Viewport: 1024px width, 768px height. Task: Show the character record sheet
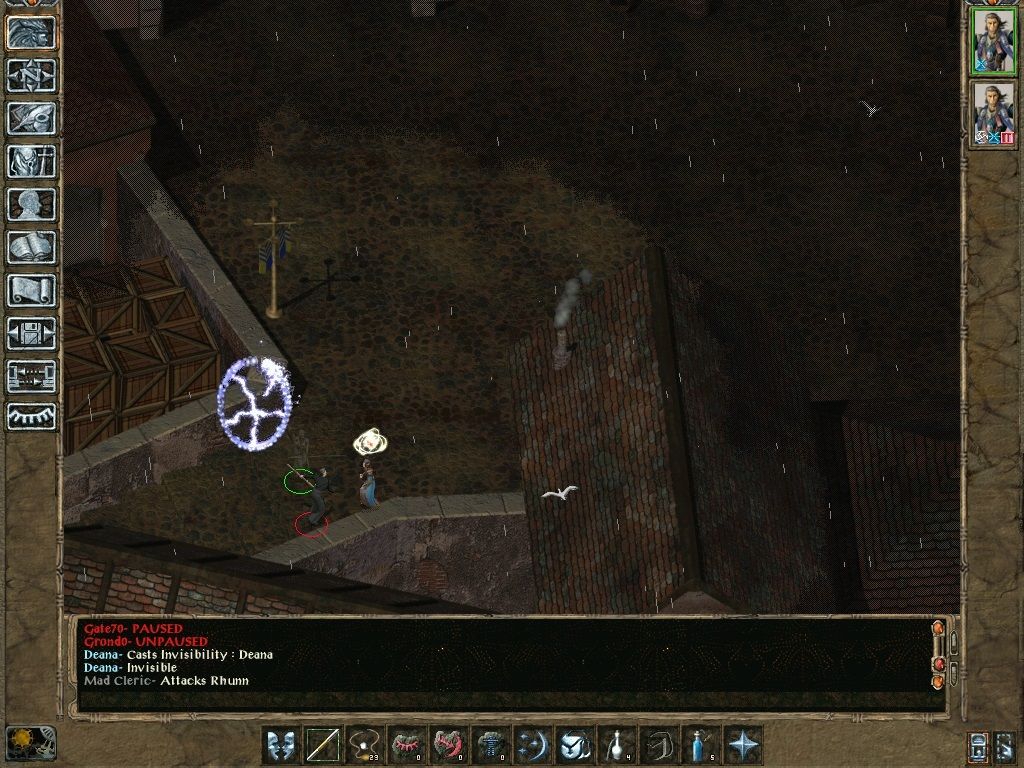click(31, 204)
